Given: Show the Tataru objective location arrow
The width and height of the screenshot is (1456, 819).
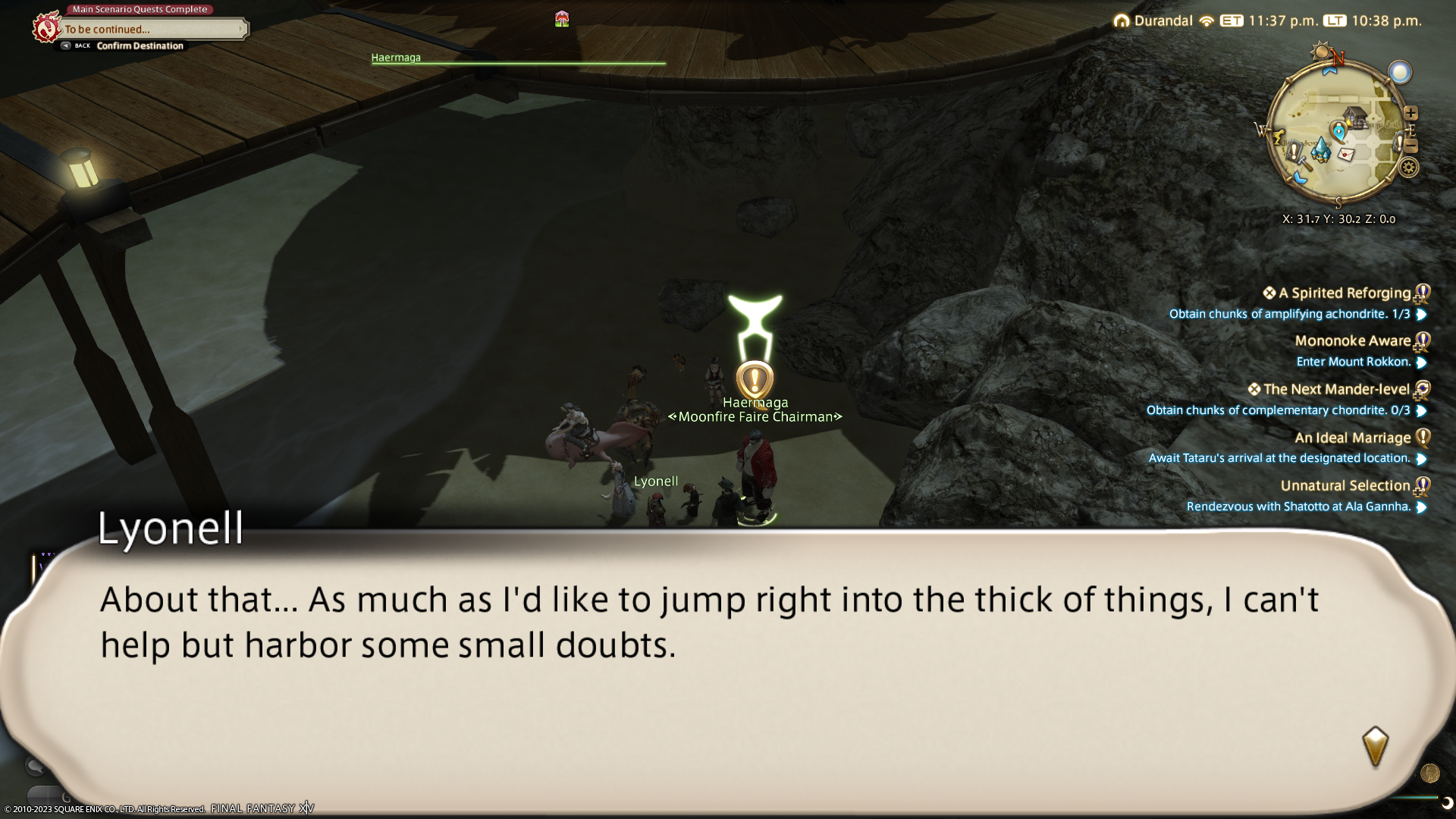Looking at the screenshot, I should pyautogui.click(x=1421, y=459).
